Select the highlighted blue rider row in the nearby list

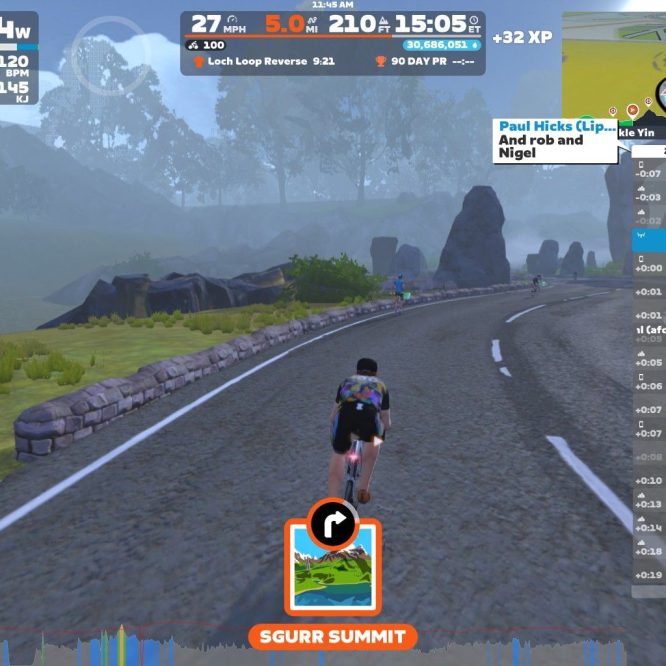click(x=648, y=238)
